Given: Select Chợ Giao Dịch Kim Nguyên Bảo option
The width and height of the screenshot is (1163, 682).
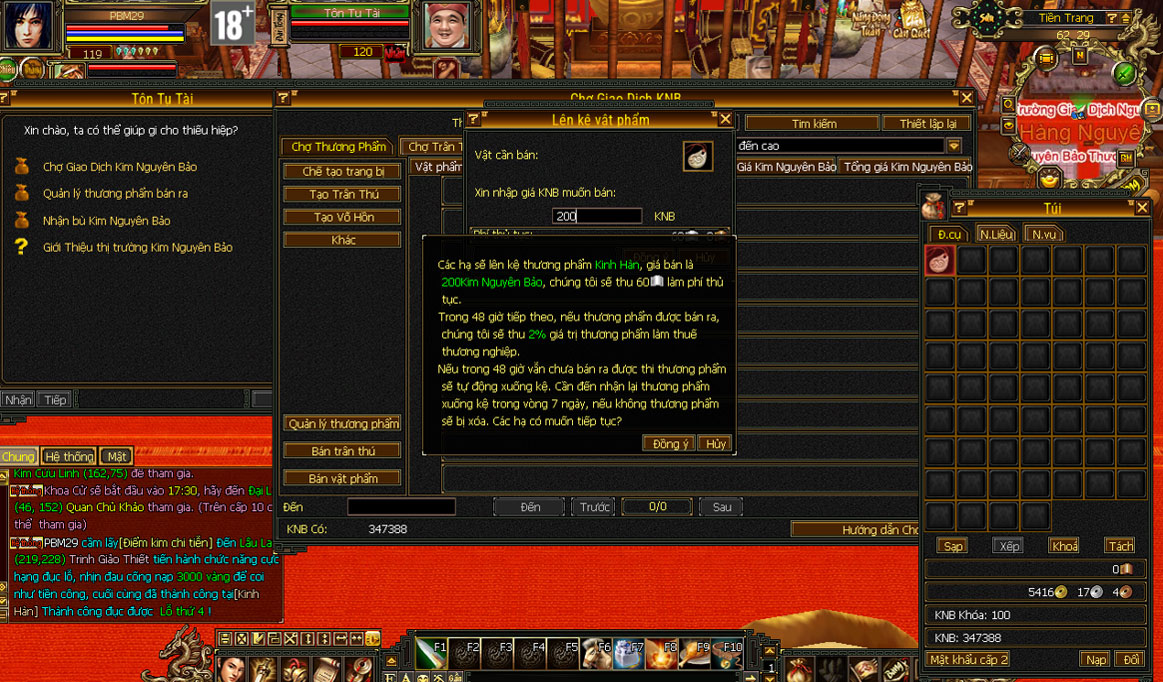Looking at the screenshot, I should pyautogui.click(x=120, y=167).
